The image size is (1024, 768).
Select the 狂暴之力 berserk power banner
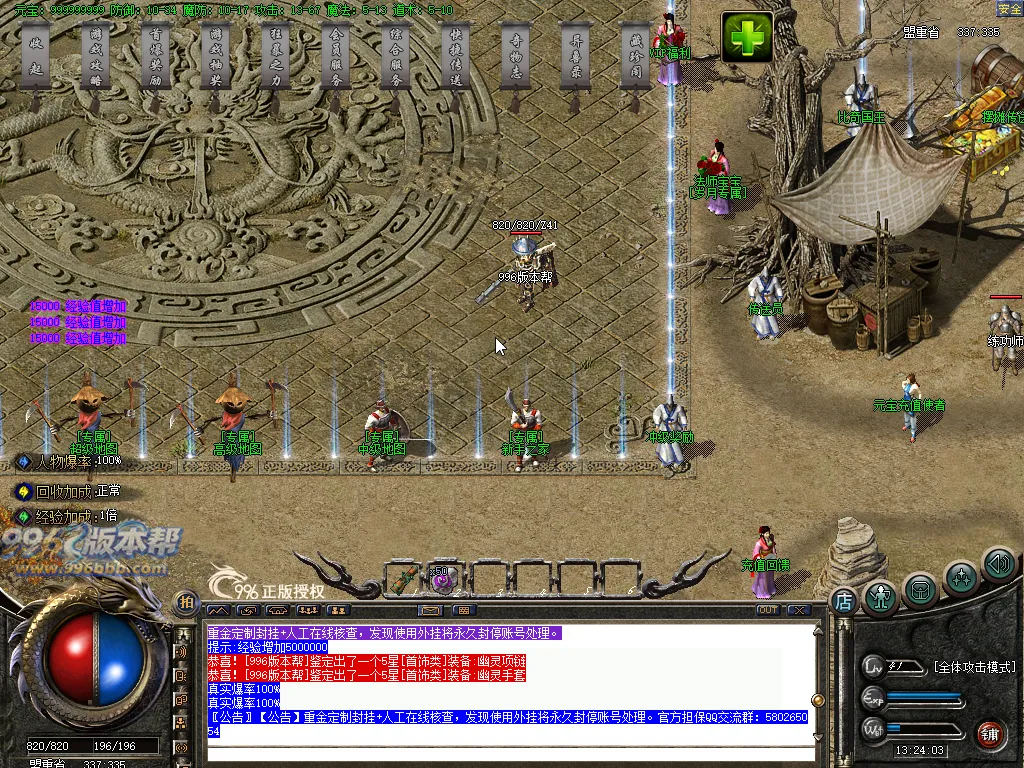[276, 58]
